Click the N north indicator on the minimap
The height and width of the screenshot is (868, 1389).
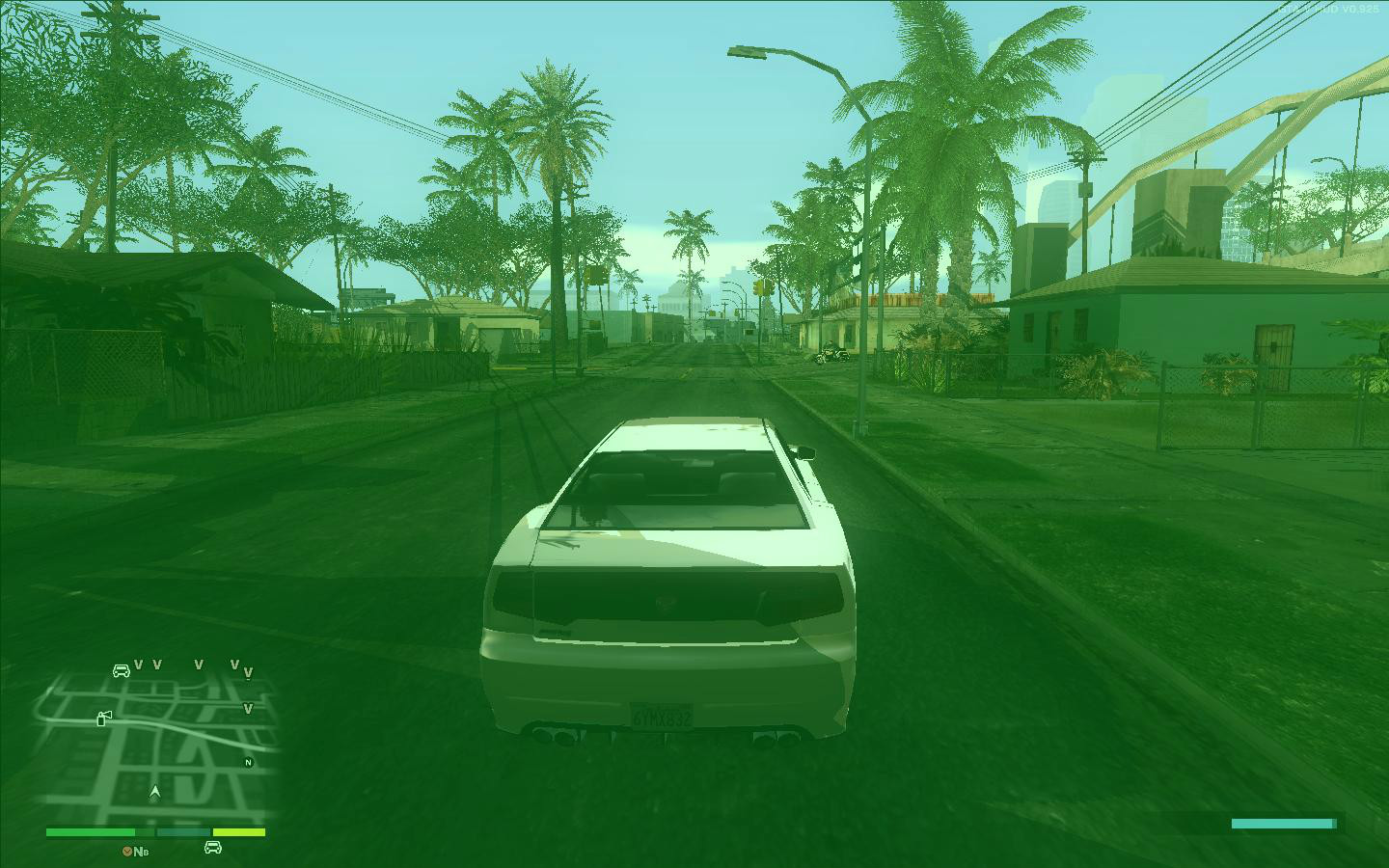point(248,762)
